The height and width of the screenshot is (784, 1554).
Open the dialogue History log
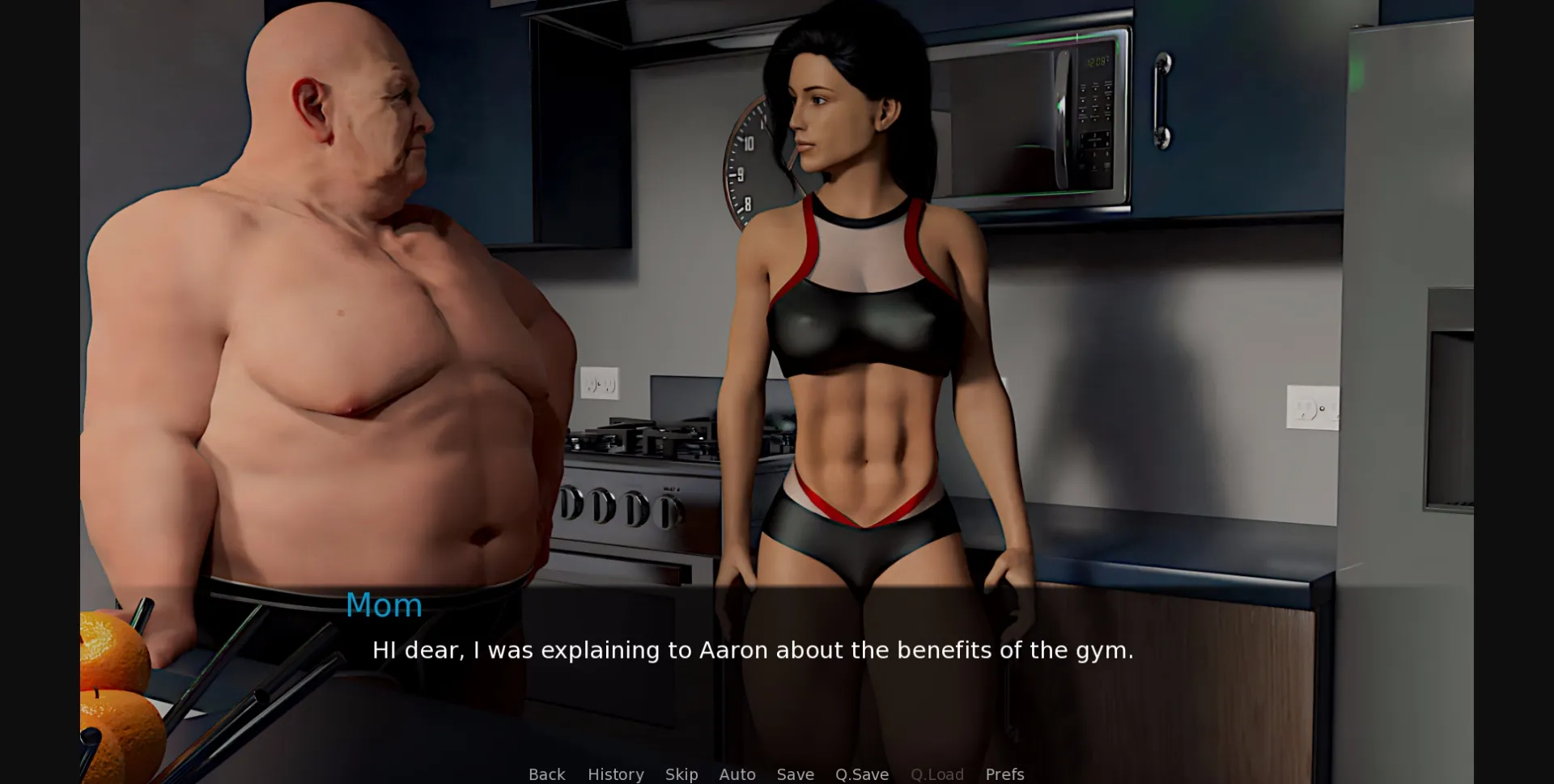615,774
